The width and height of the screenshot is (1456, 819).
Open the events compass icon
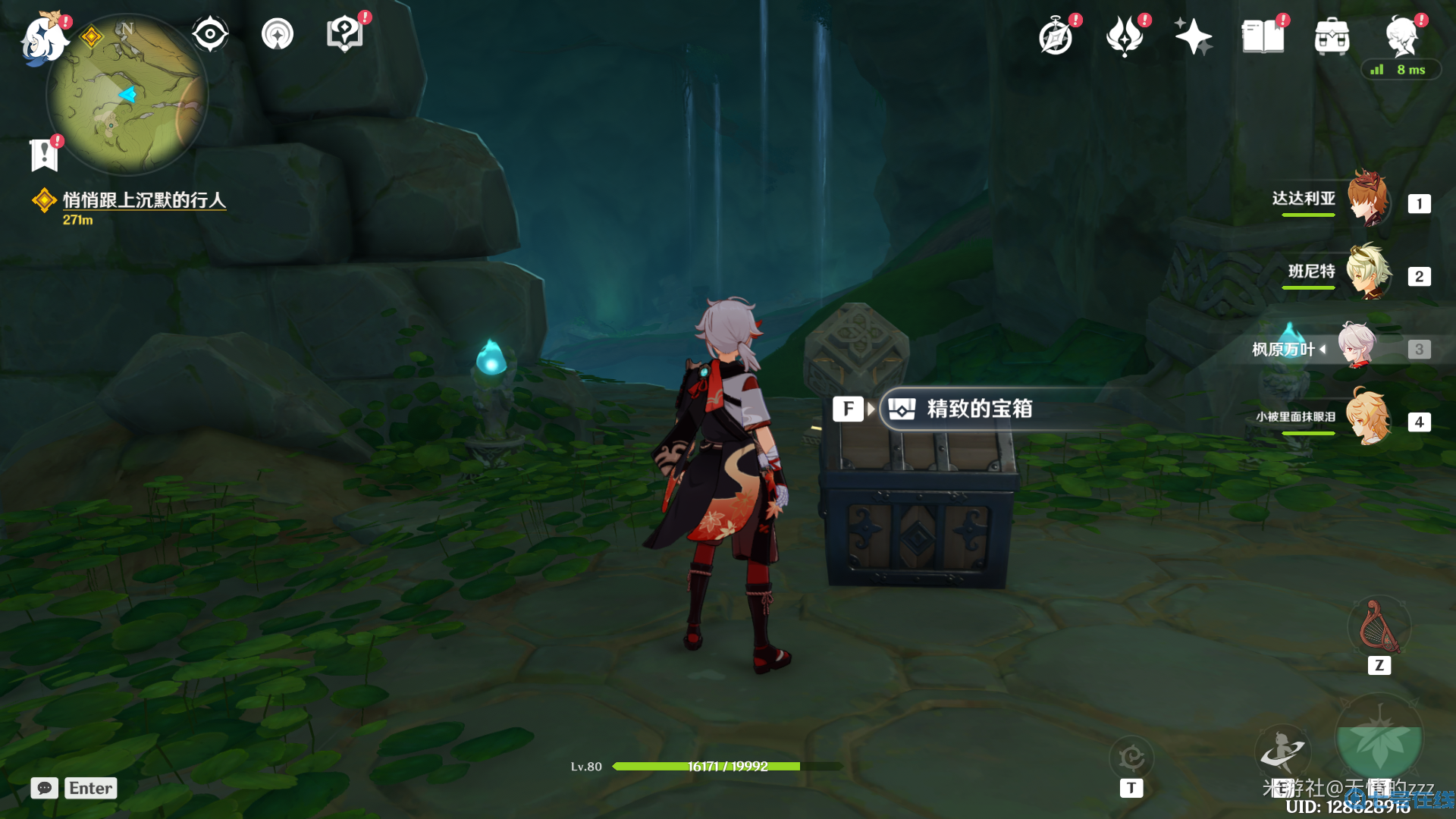(x=1056, y=36)
